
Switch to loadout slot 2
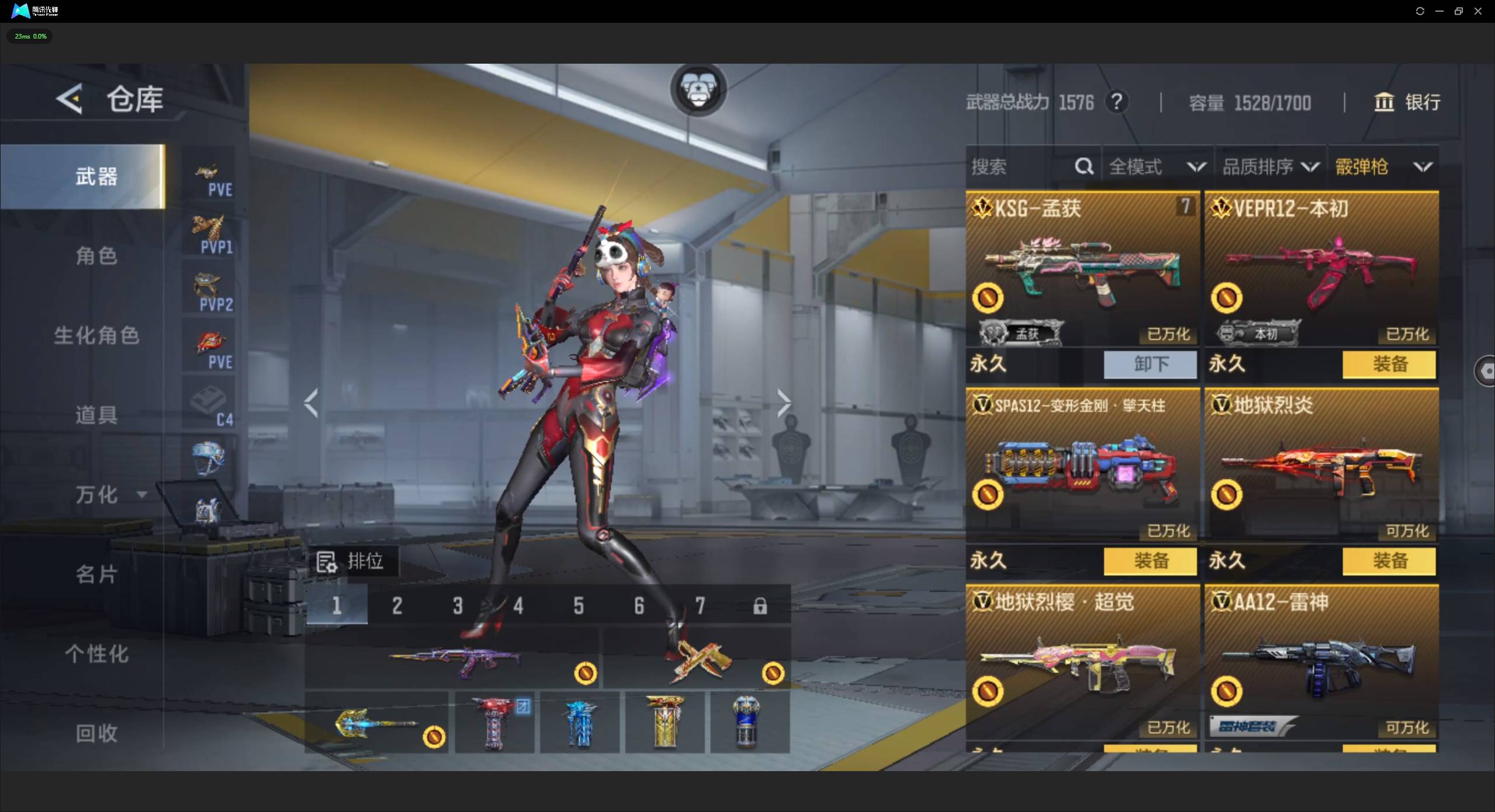pyautogui.click(x=397, y=606)
